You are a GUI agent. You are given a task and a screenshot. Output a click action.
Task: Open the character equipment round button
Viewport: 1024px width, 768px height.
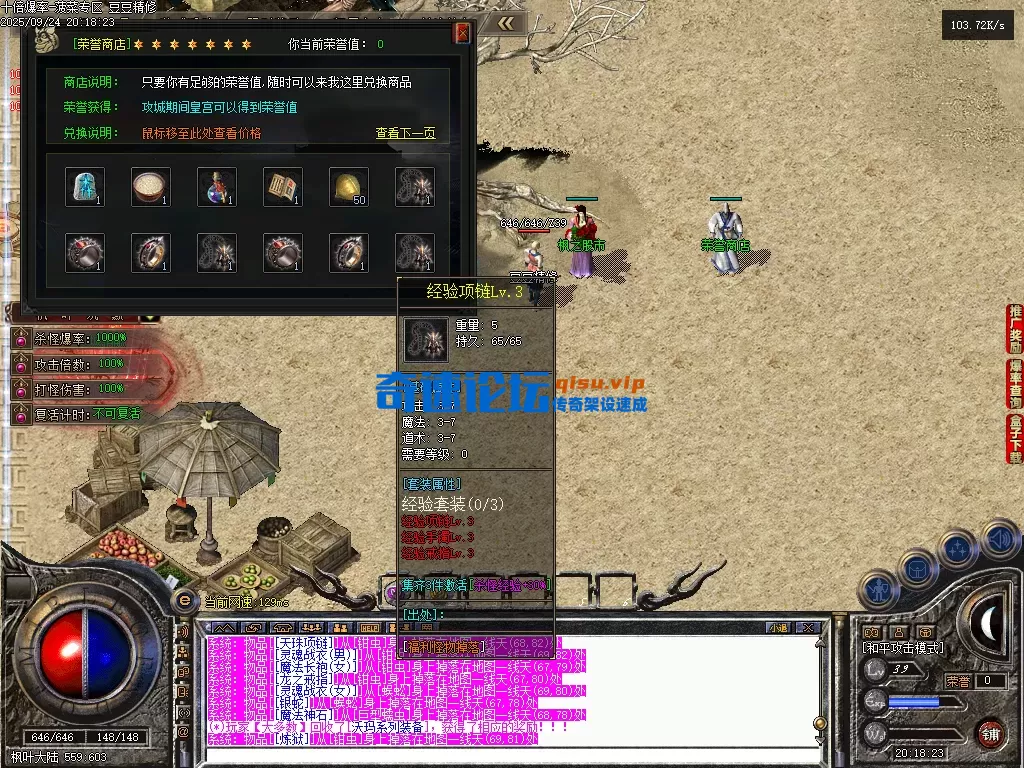coord(877,590)
